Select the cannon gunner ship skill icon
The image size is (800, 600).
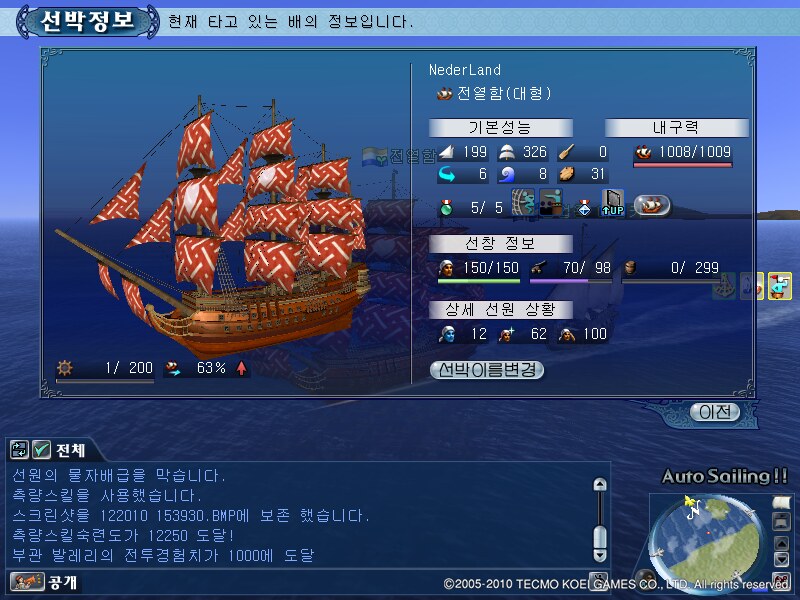[x=551, y=204]
